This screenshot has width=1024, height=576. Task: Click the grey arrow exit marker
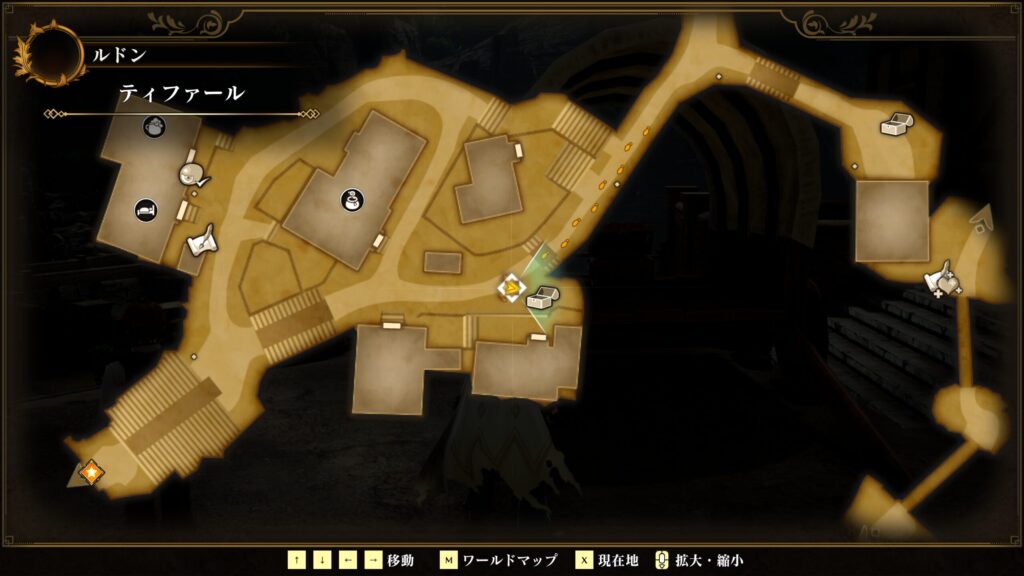coord(983,217)
